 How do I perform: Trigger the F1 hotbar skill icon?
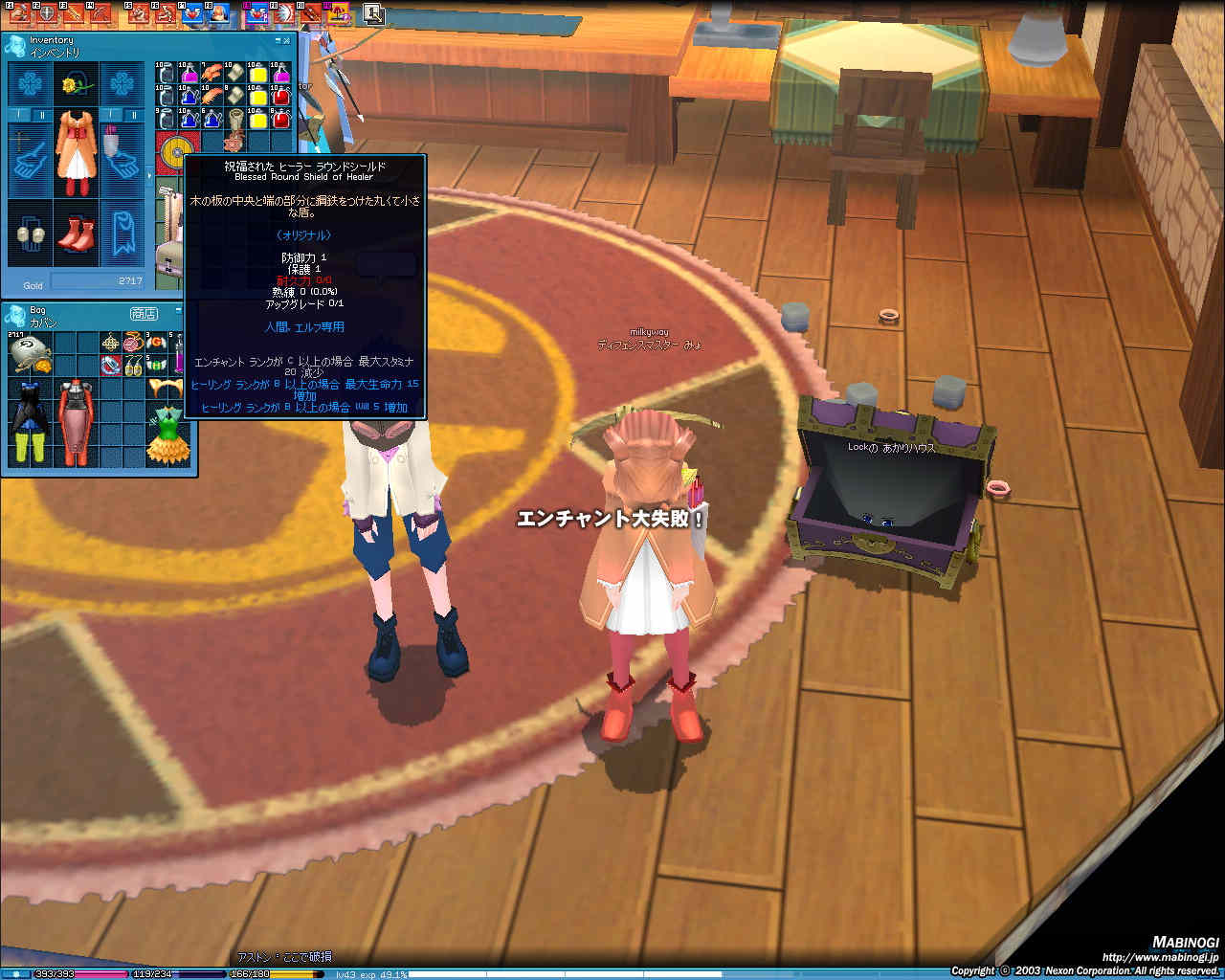pyautogui.click(x=19, y=13)
